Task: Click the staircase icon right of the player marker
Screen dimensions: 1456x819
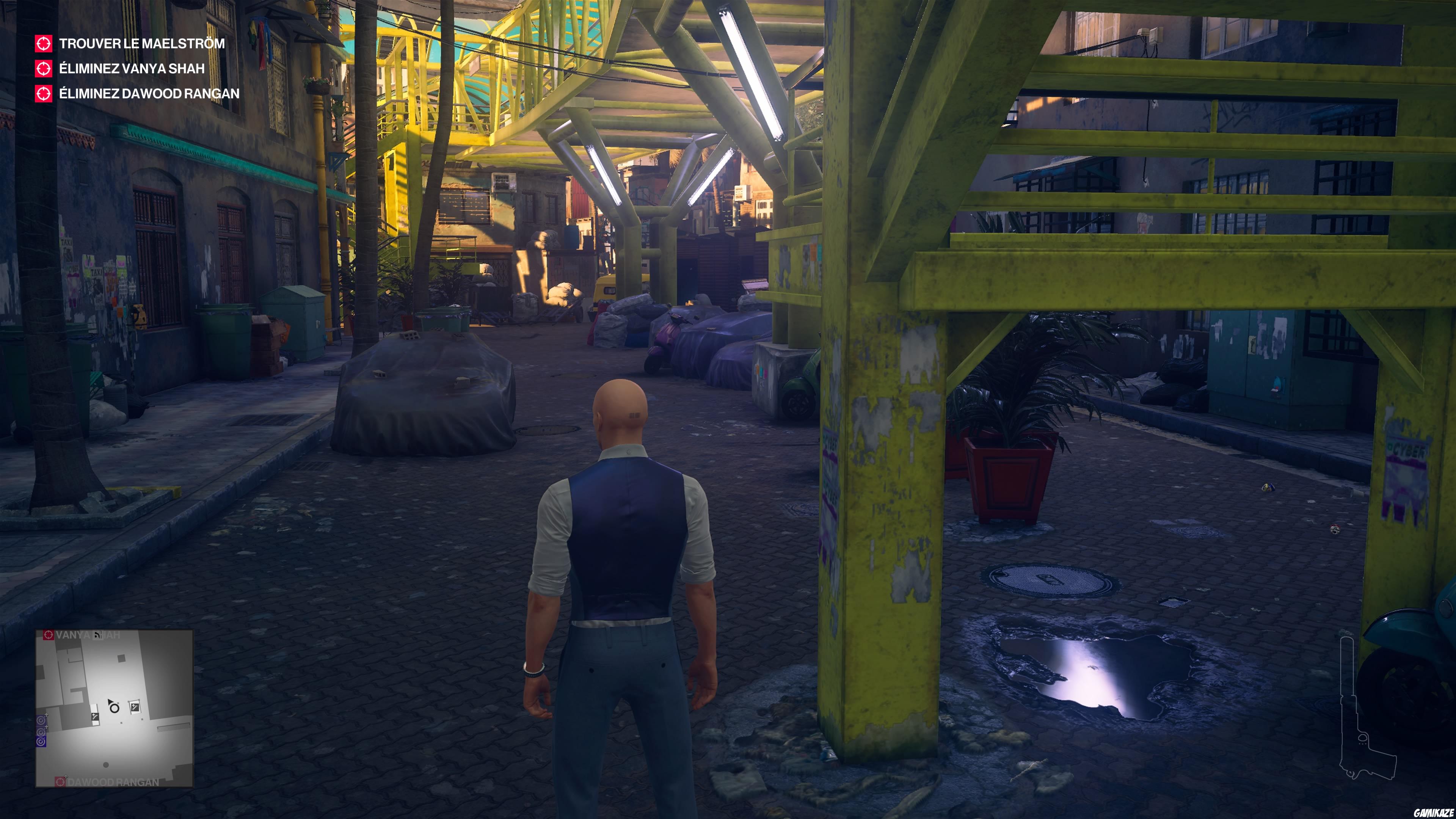Action: coord(135,708)
